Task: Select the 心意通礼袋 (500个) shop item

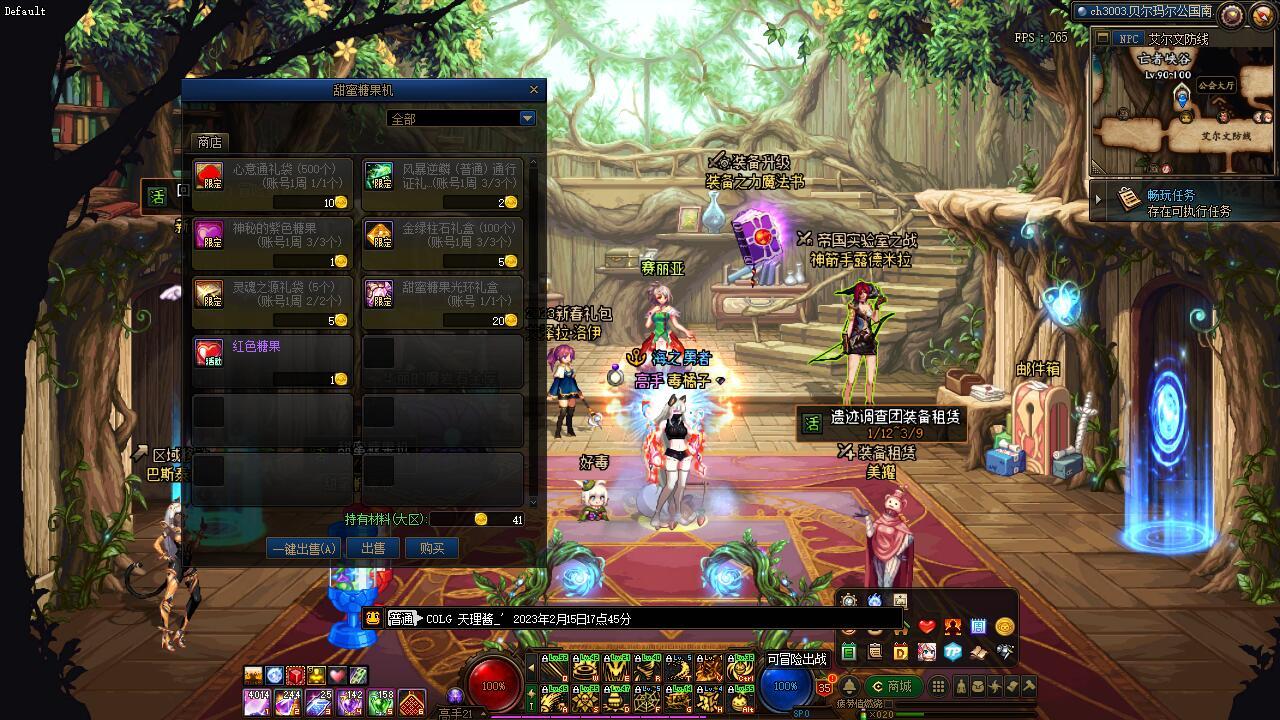Action: (272, 185)
